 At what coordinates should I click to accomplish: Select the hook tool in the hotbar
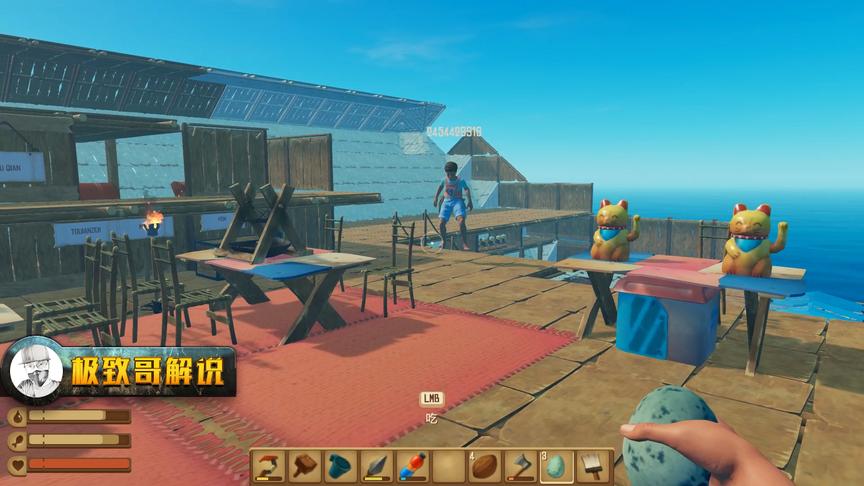pos(269,466)
